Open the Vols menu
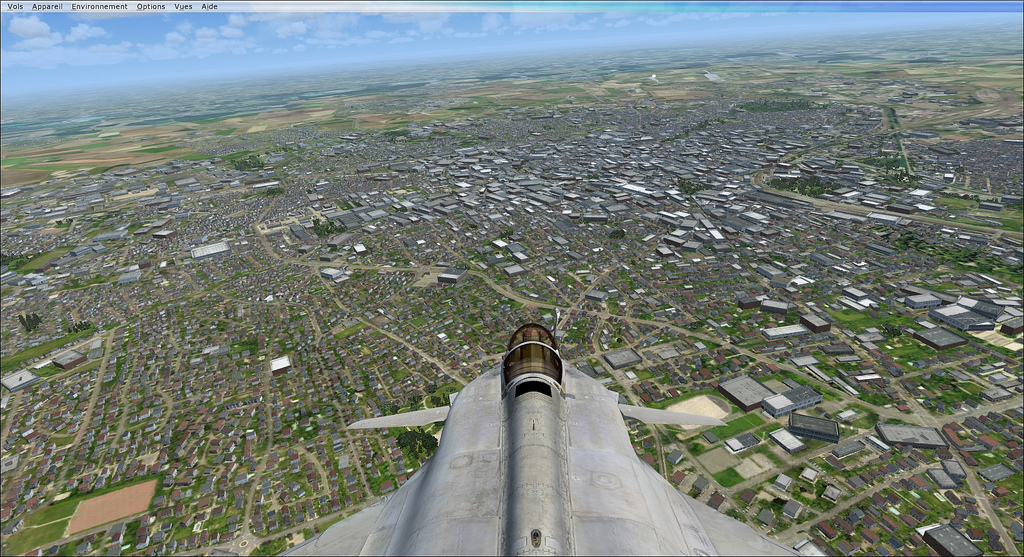Image resolution: width=1024 pixels, height=557 pixels. (x=15, y=6)
